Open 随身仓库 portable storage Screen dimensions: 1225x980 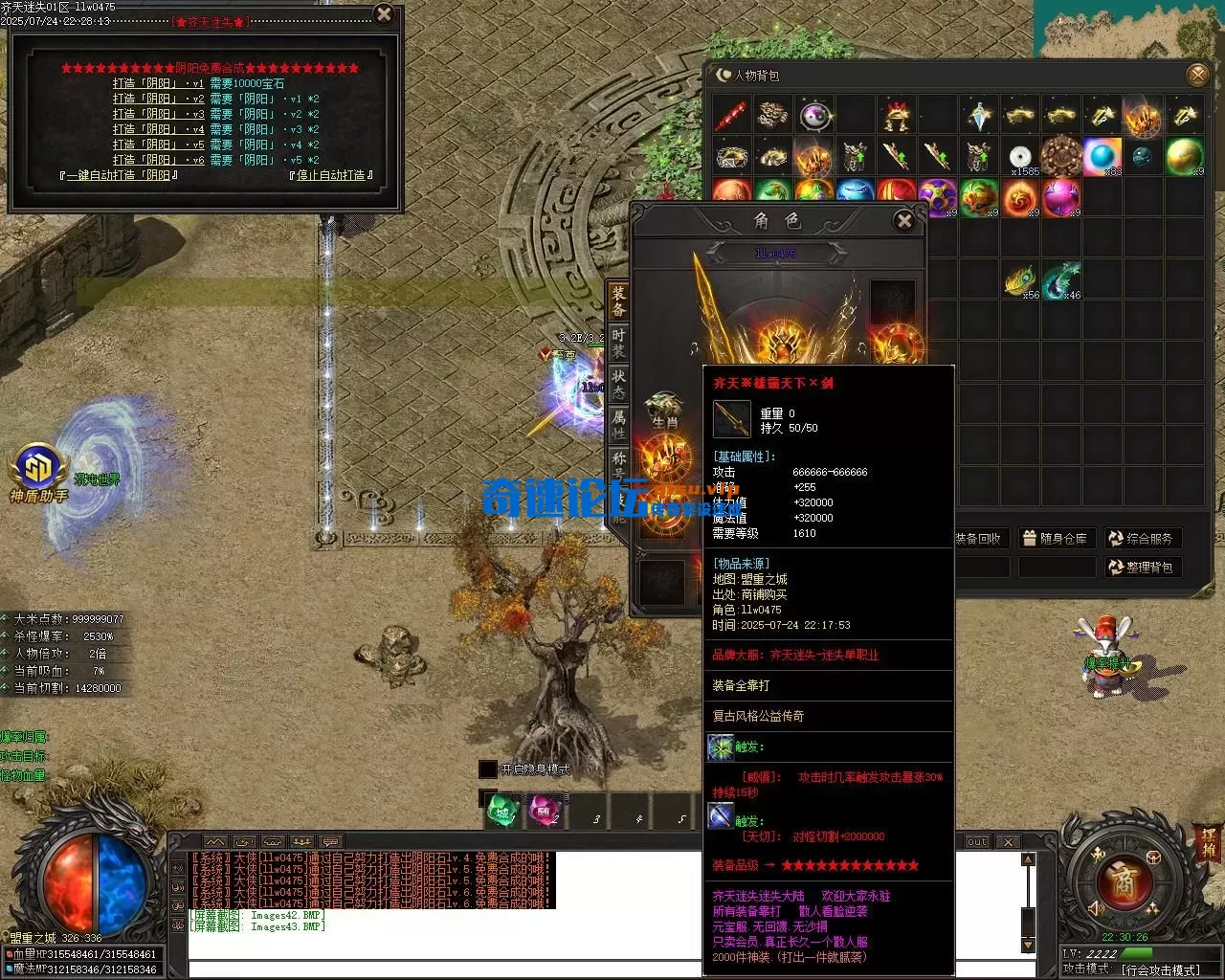[1054, 538]
